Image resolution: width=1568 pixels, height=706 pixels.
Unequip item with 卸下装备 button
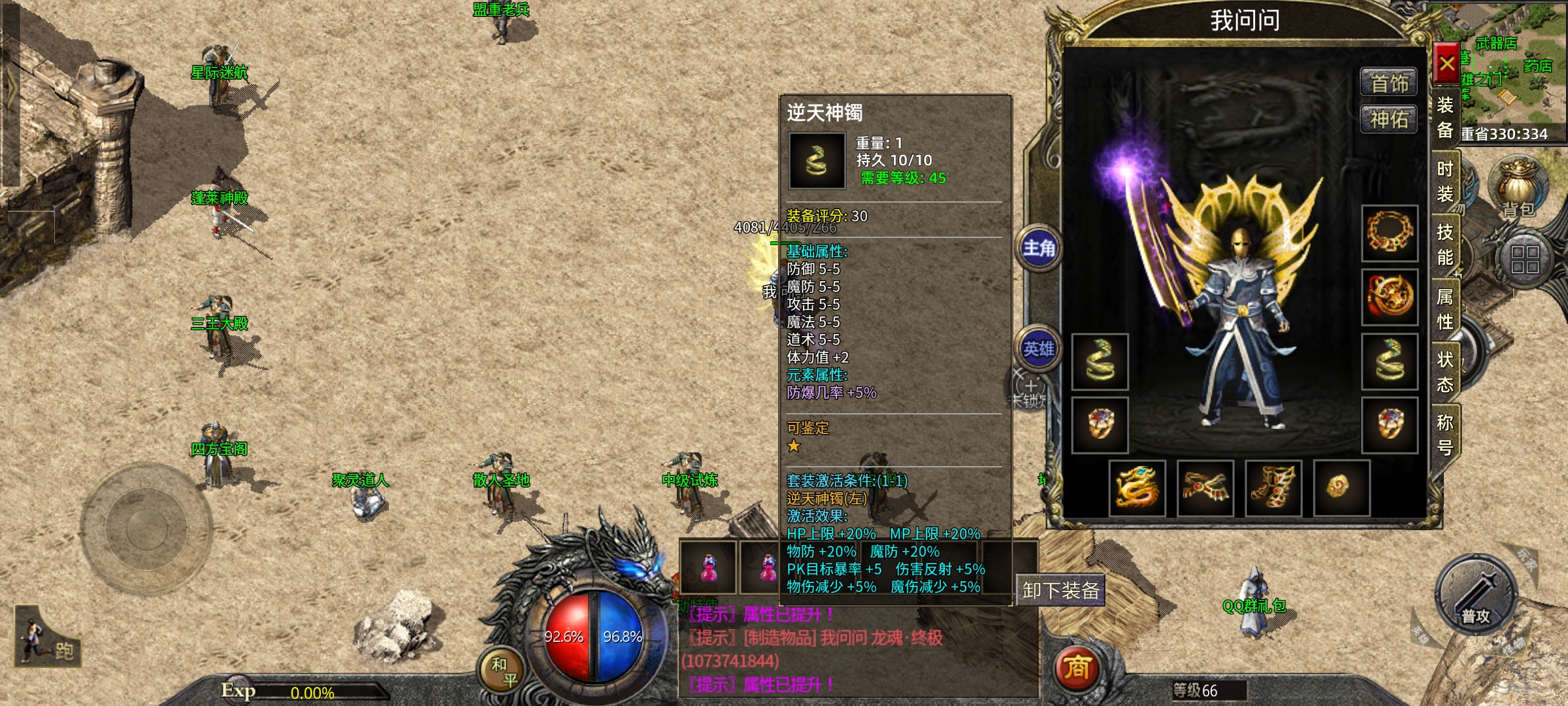1060,591
